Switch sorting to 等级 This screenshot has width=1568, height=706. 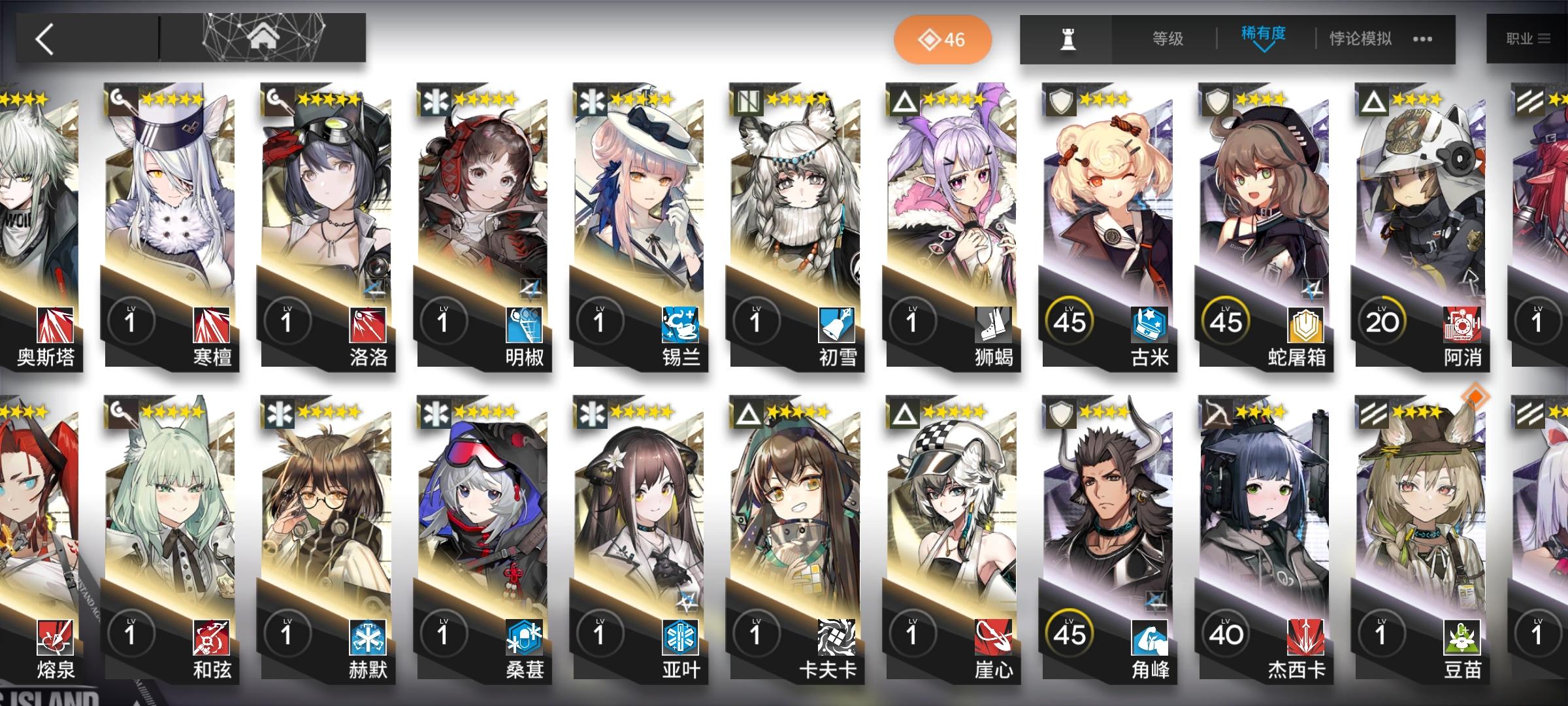[1166, 39]
